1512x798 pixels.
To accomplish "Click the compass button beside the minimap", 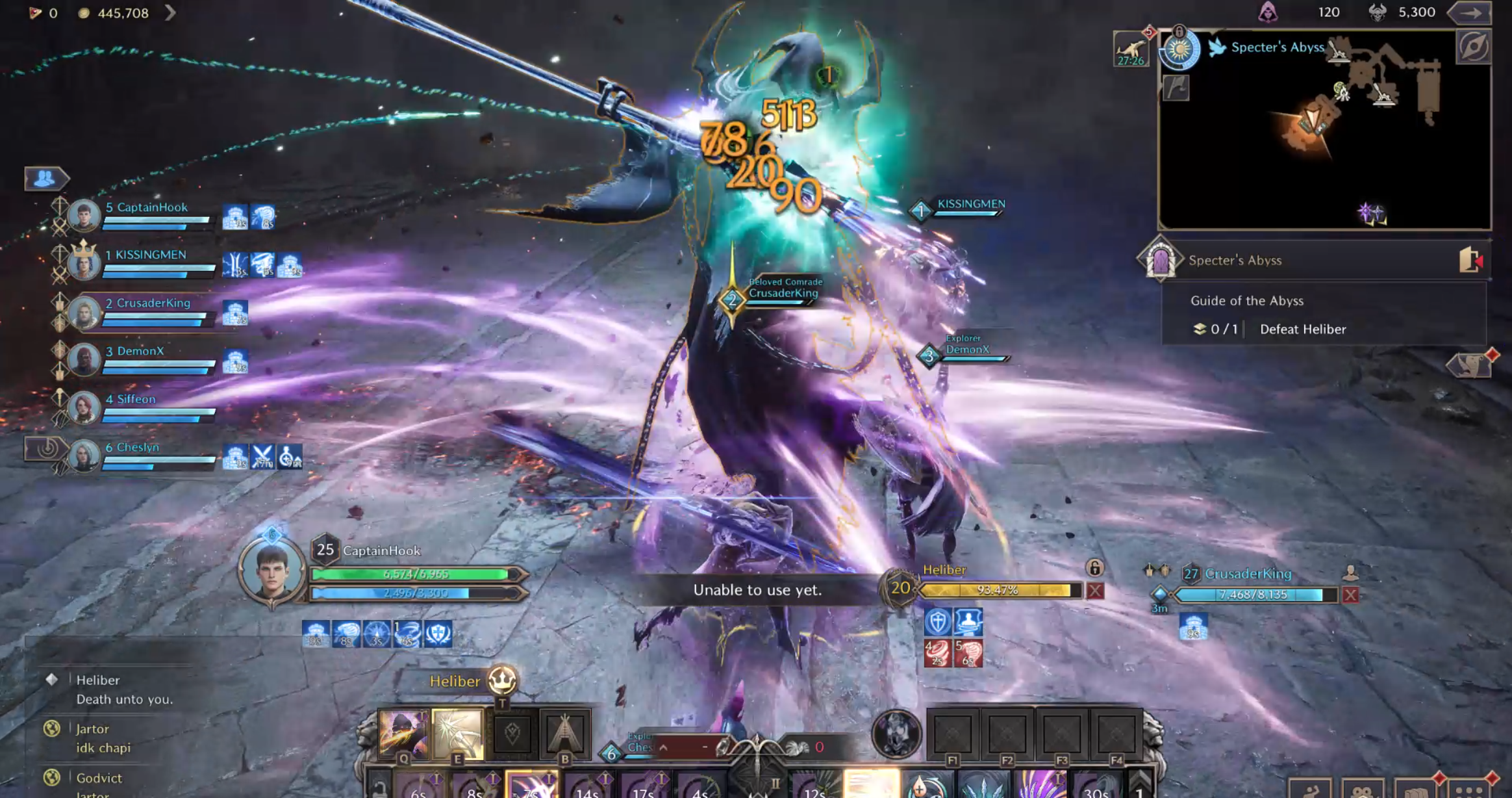I will pyautogui.click(x=1473, y=47).
